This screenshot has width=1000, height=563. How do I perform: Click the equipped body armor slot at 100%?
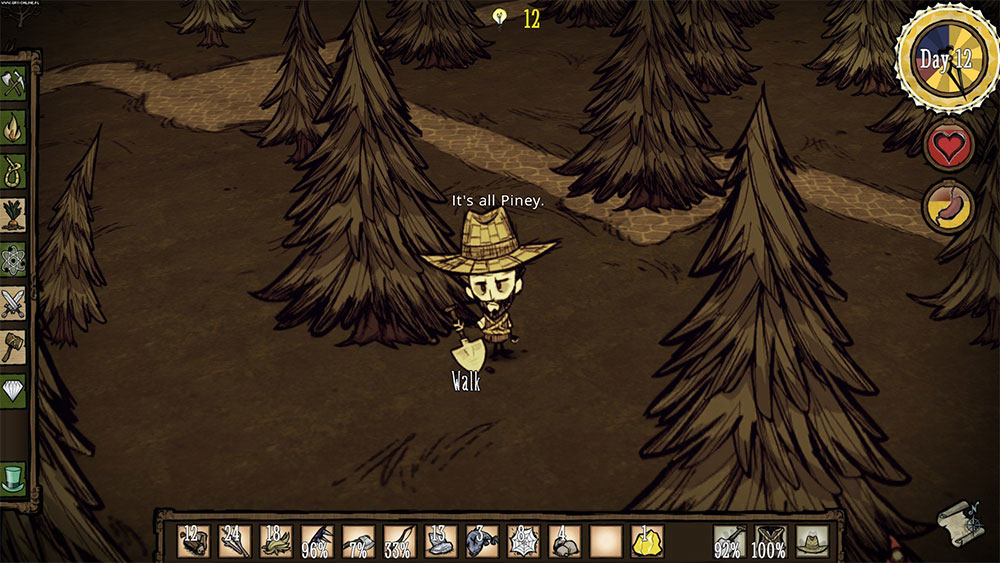point(770,541)
